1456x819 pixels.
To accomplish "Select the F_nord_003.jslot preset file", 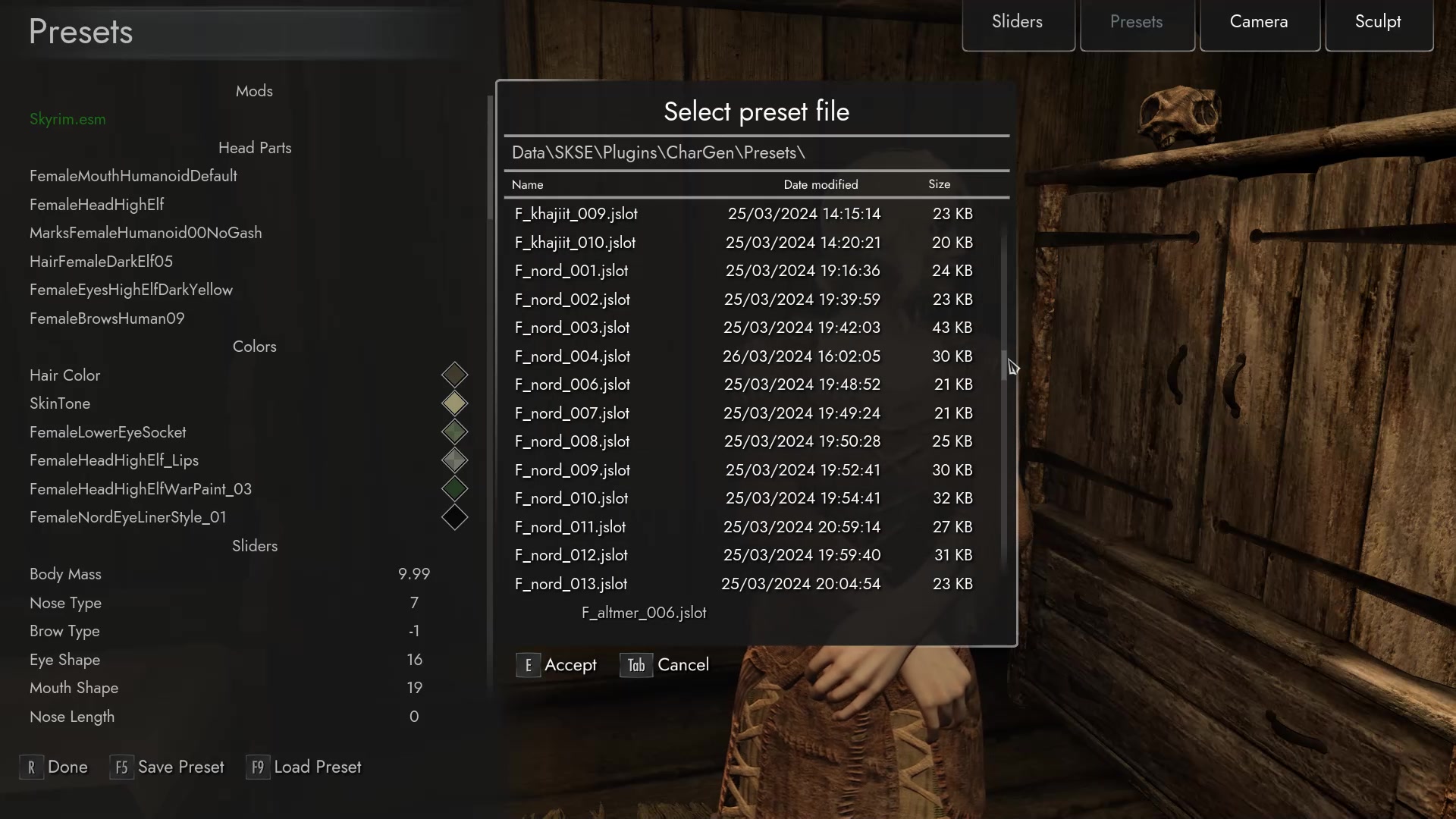I will (571, 327).
